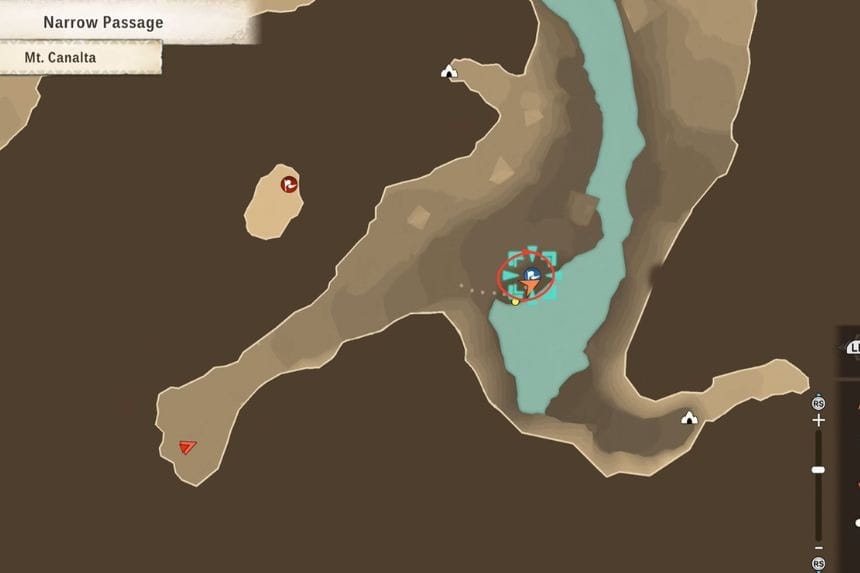Click the map zoom-out minus button
Image resolution: width=860 pixels, height=573 pixels.
point(819,547)
